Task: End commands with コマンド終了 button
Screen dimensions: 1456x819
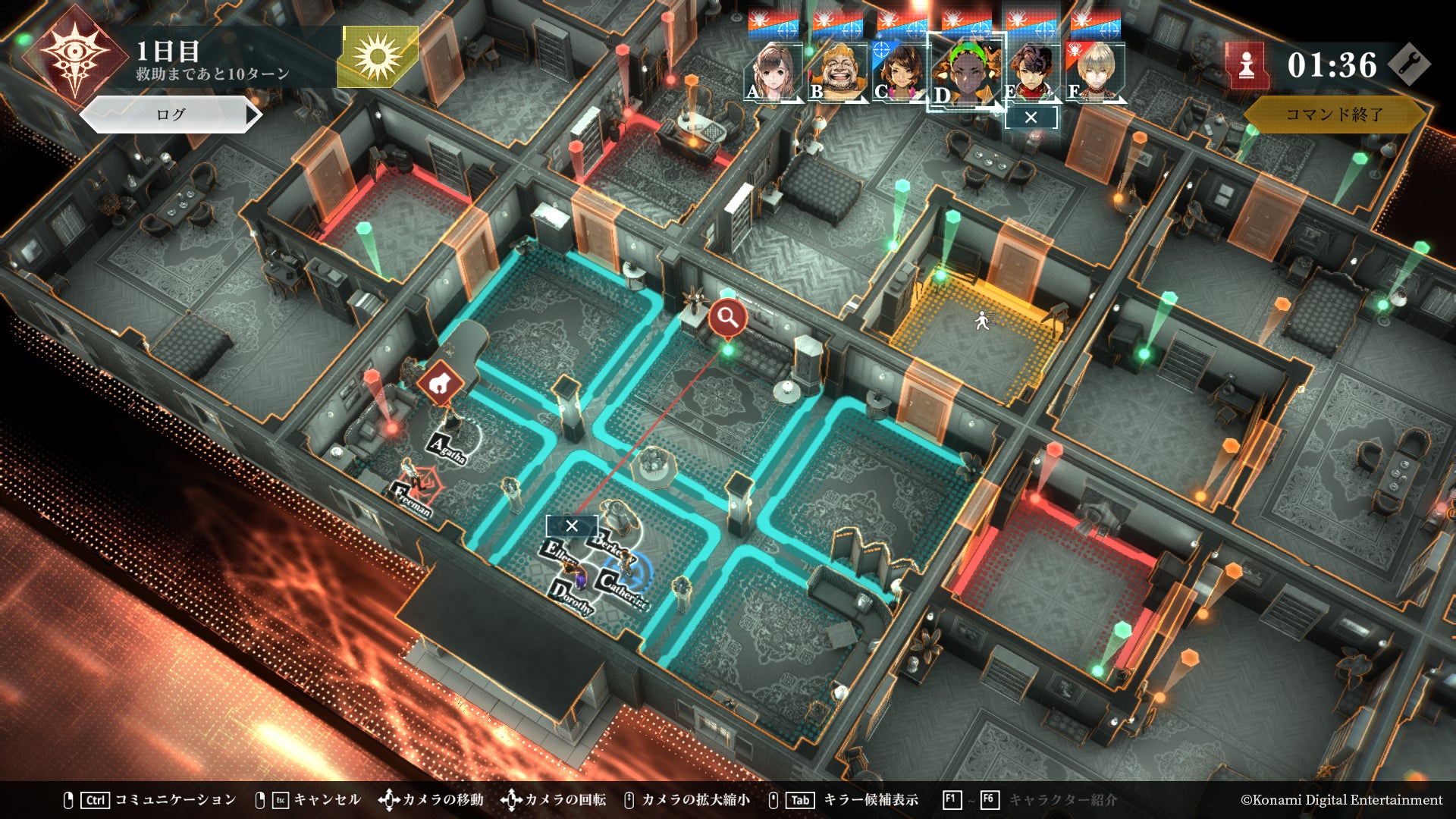Action: [1334, 115]
